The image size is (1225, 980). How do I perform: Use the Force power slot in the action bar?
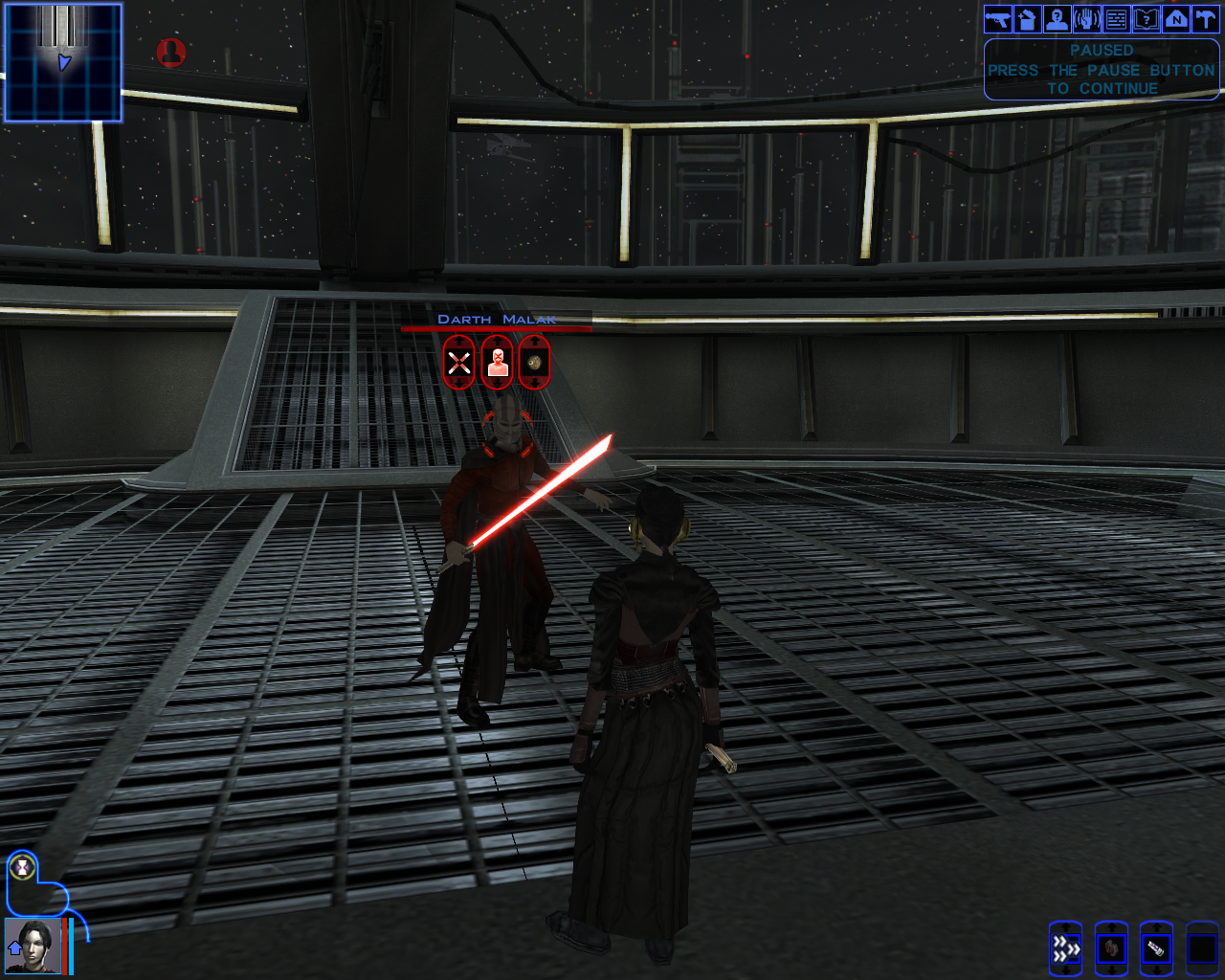1109,947
